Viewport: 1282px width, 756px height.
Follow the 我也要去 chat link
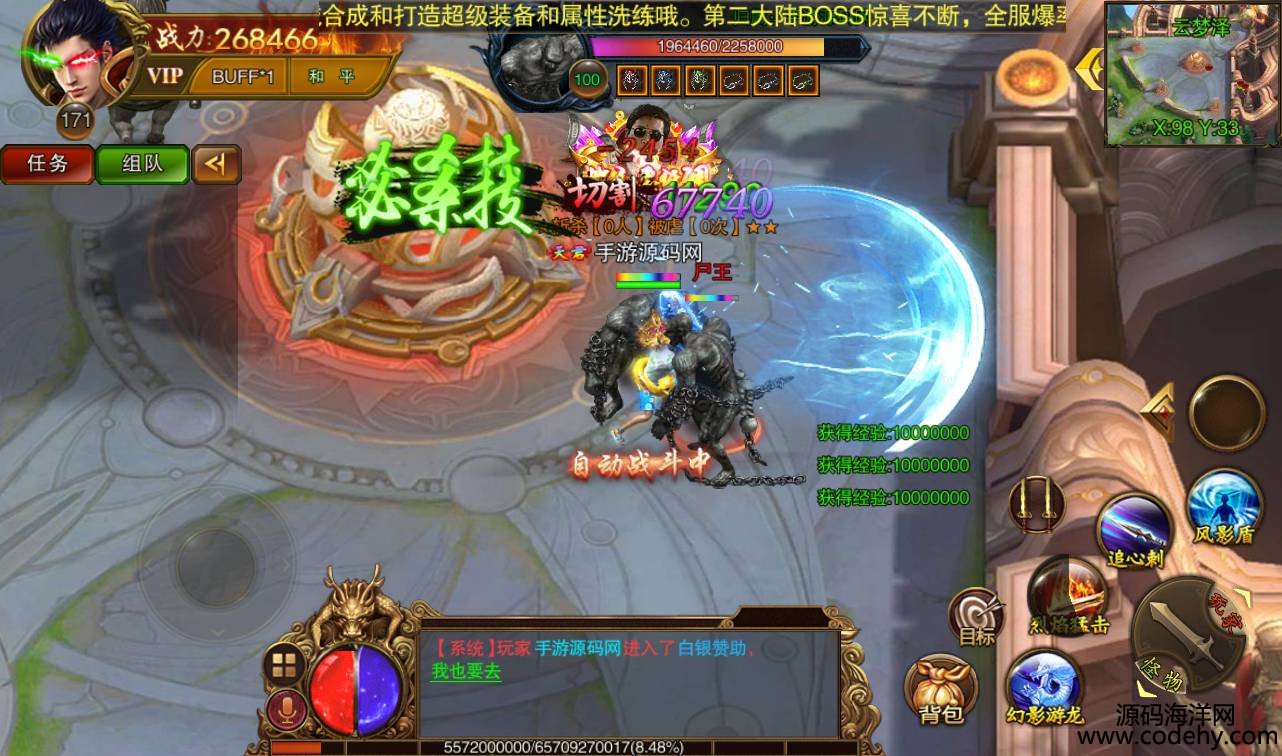tap(466, 672)
